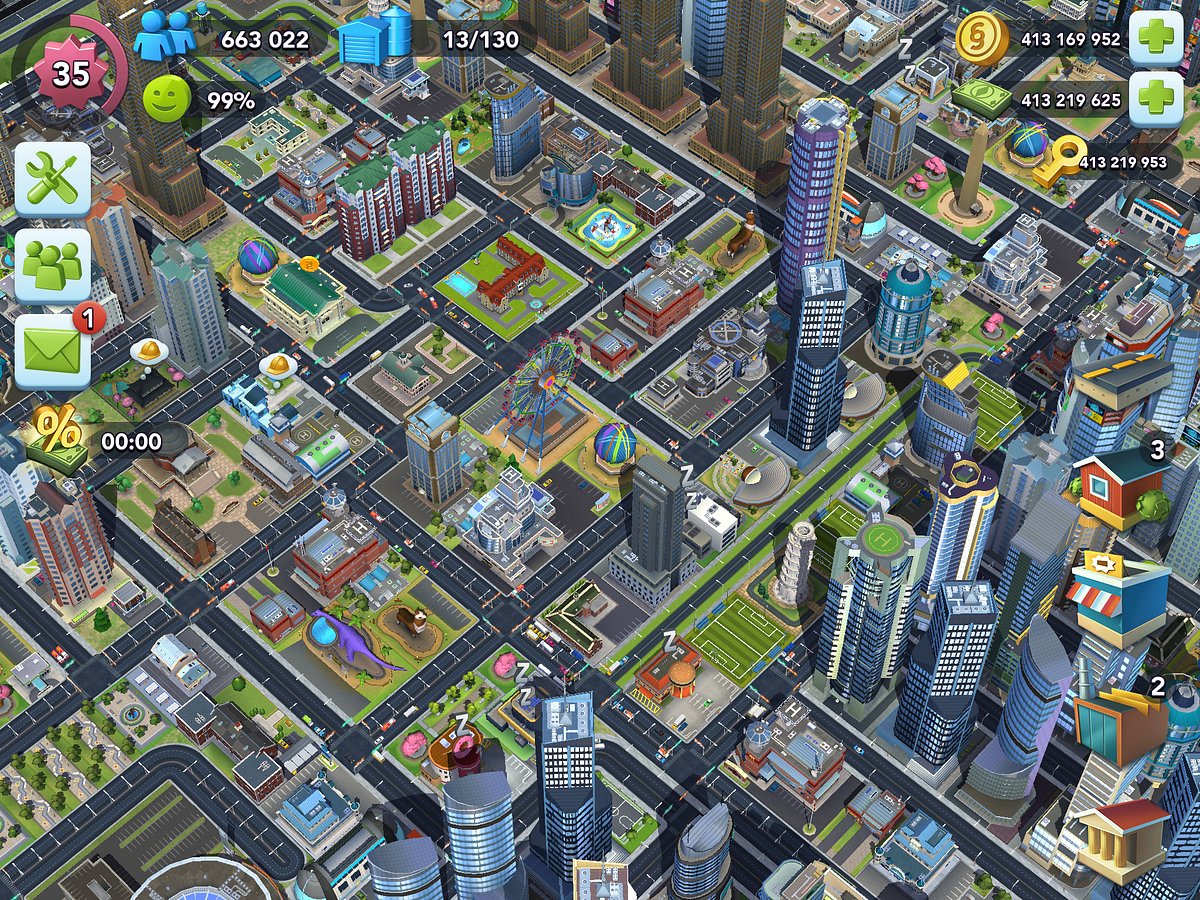Open the tax percent cash icon
Image resolution: width=1200 pixels, height=900 pixels.
[x=59, y=437]
